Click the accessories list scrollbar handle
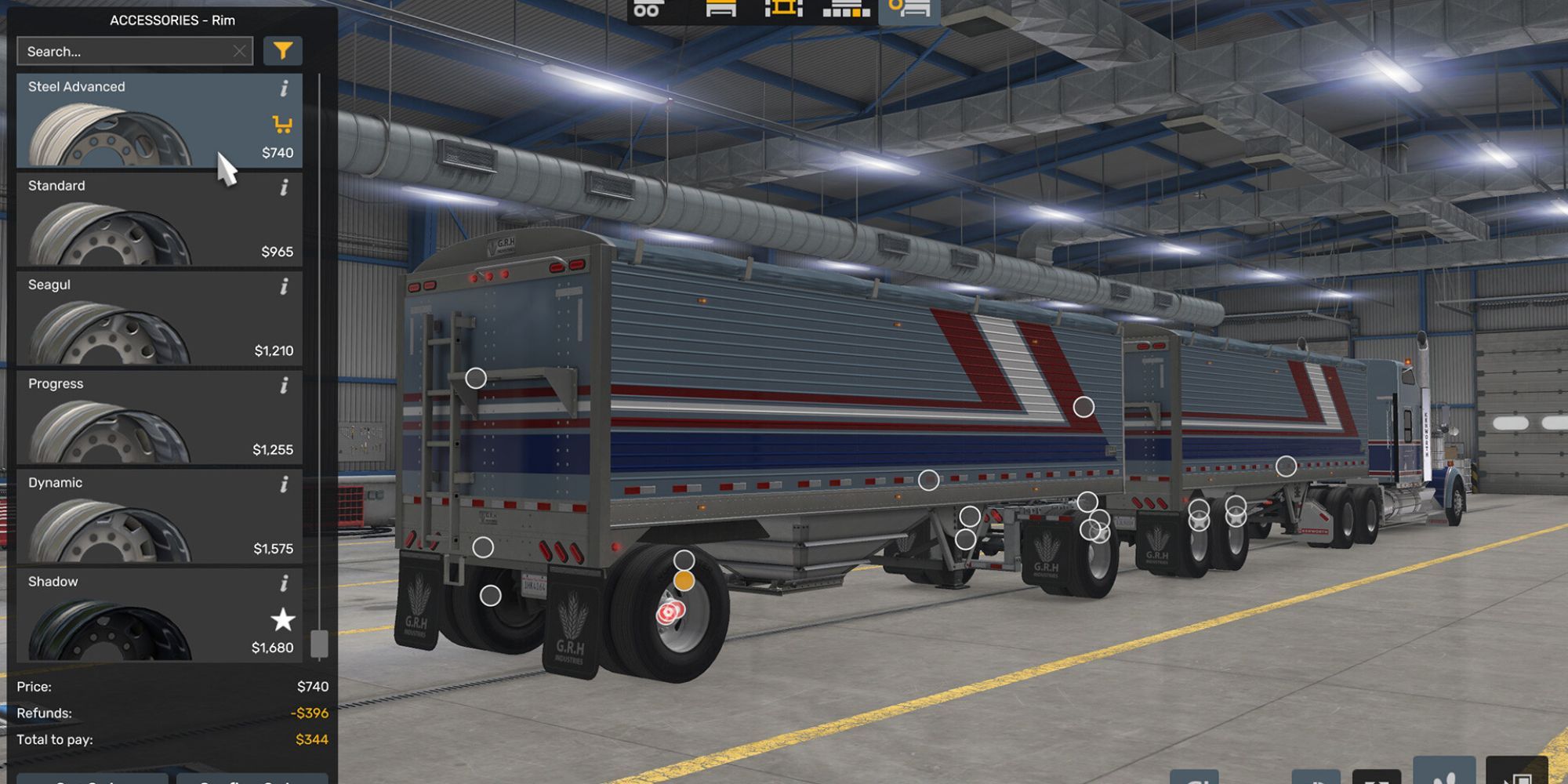This screenshot has width=1568, height=784. point(319,644)
